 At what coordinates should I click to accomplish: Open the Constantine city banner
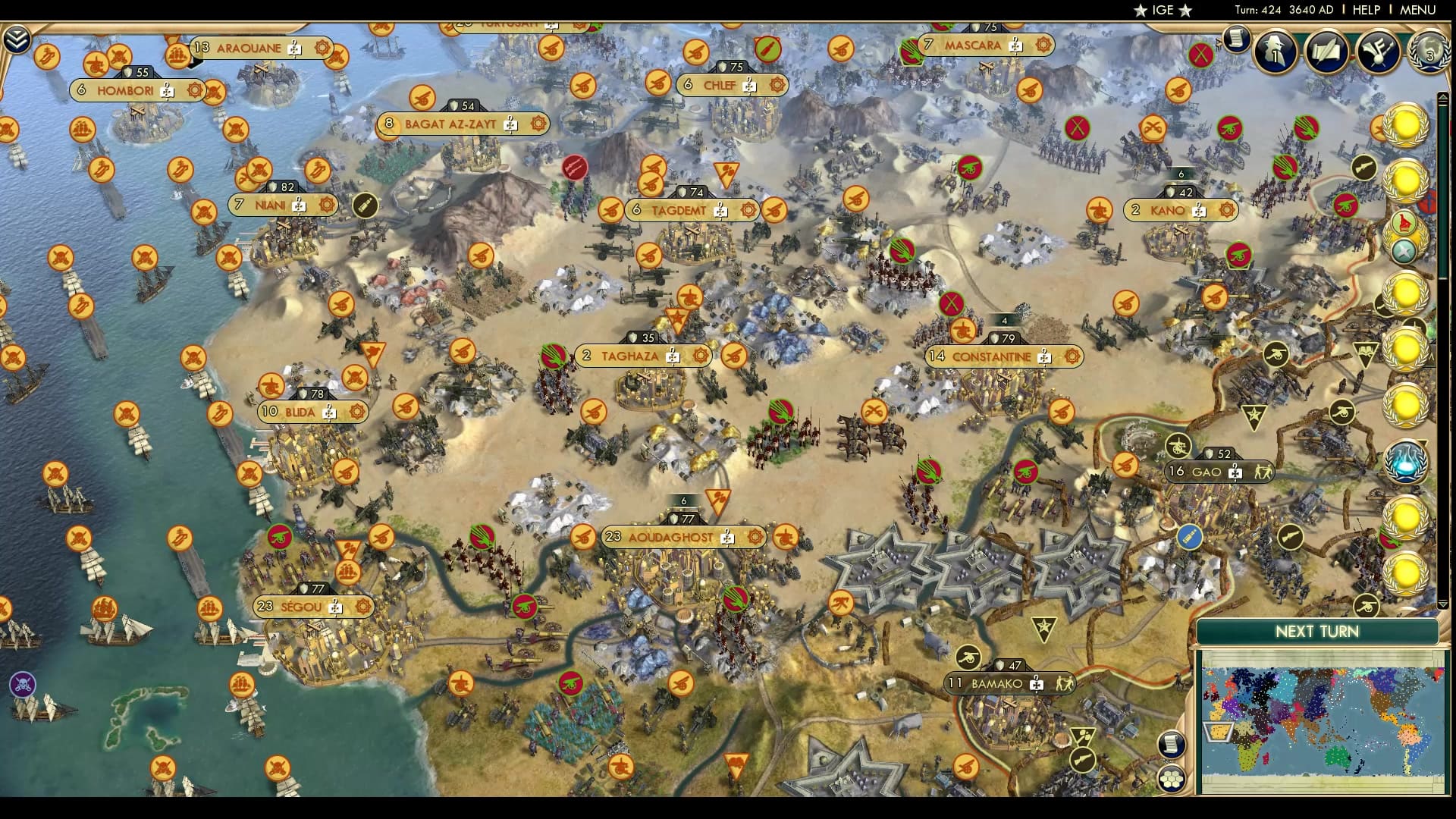coord(991,356)
